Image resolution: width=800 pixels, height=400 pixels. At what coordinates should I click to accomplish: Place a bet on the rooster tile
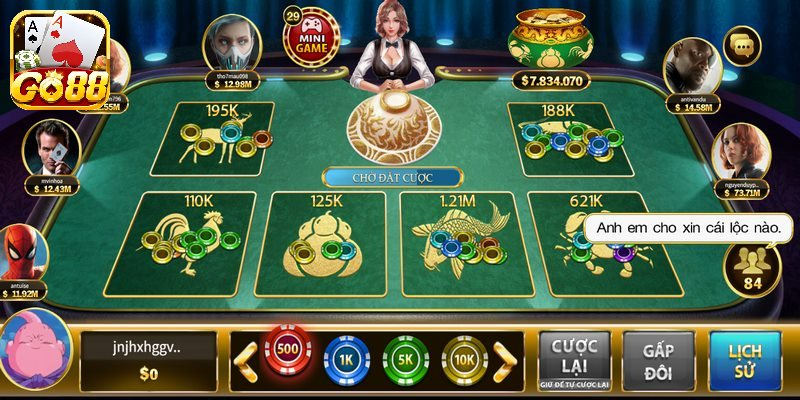pos(195,240)
